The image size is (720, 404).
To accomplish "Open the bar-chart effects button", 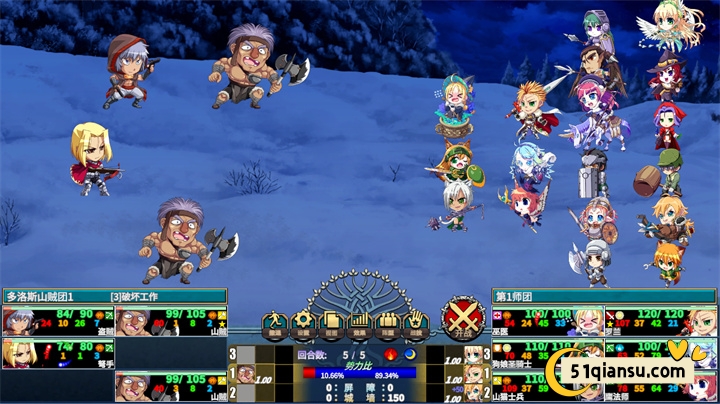I will pyautogui.click(x=359, y=322).
